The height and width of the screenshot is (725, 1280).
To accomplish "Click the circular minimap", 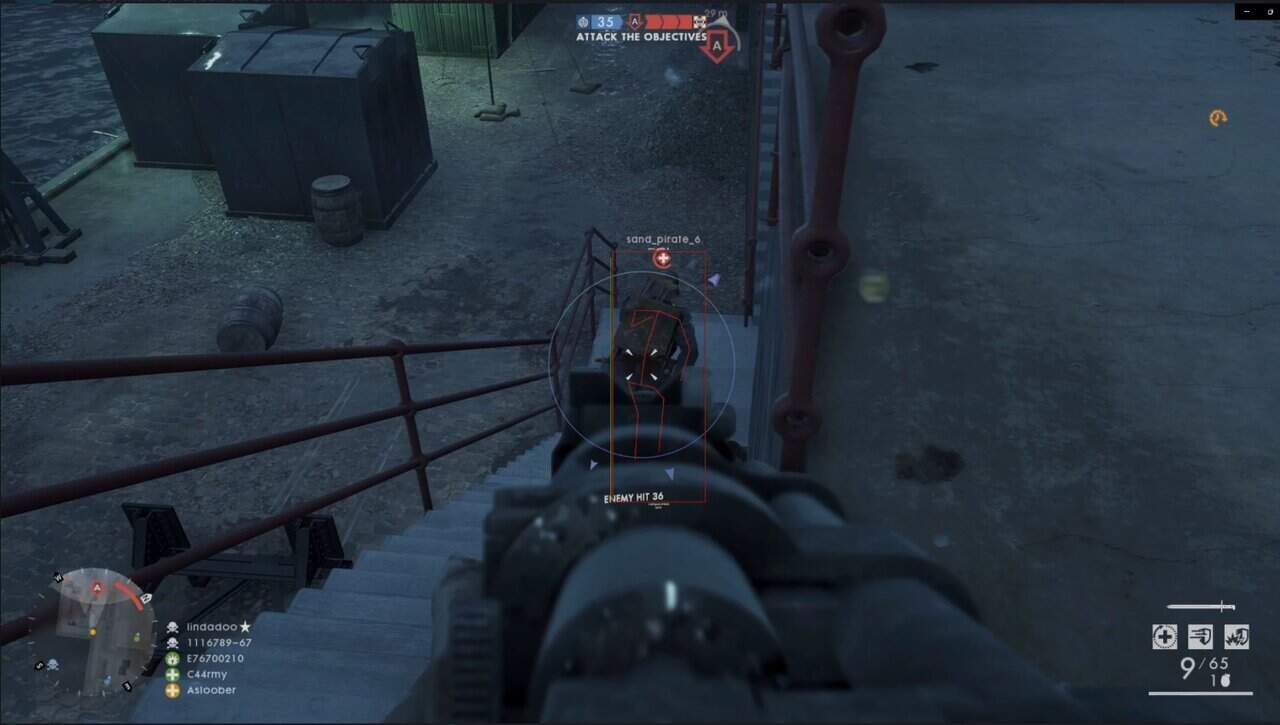I will [x=92, y=630].
